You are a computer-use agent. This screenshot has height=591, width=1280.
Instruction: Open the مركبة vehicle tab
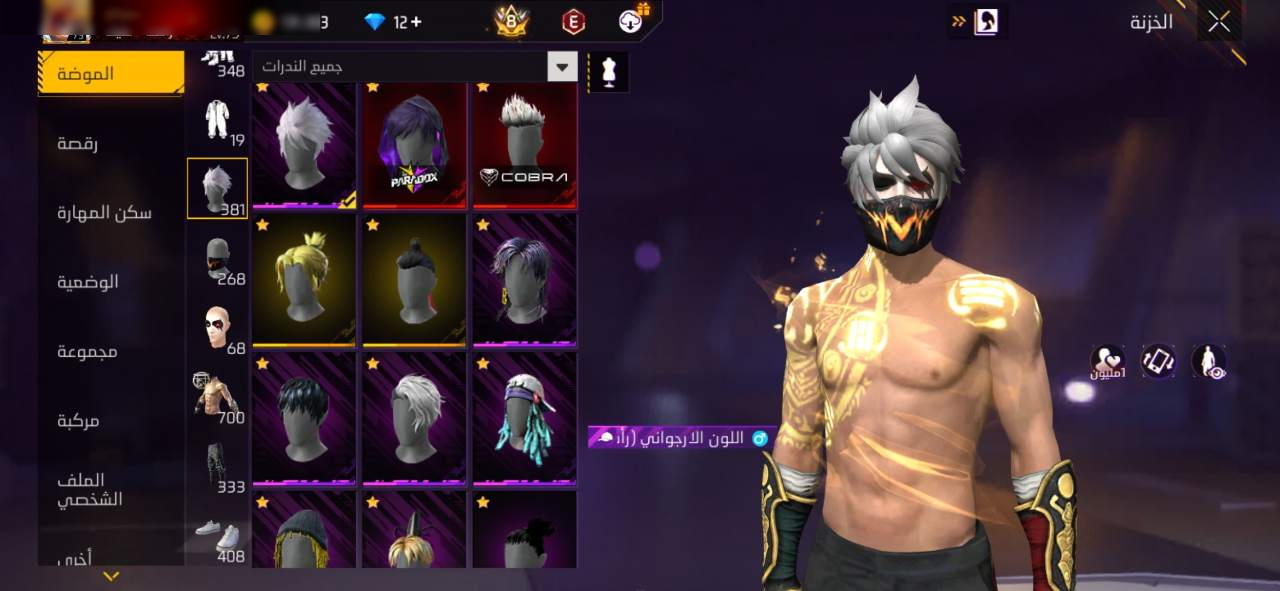(78, 421)
